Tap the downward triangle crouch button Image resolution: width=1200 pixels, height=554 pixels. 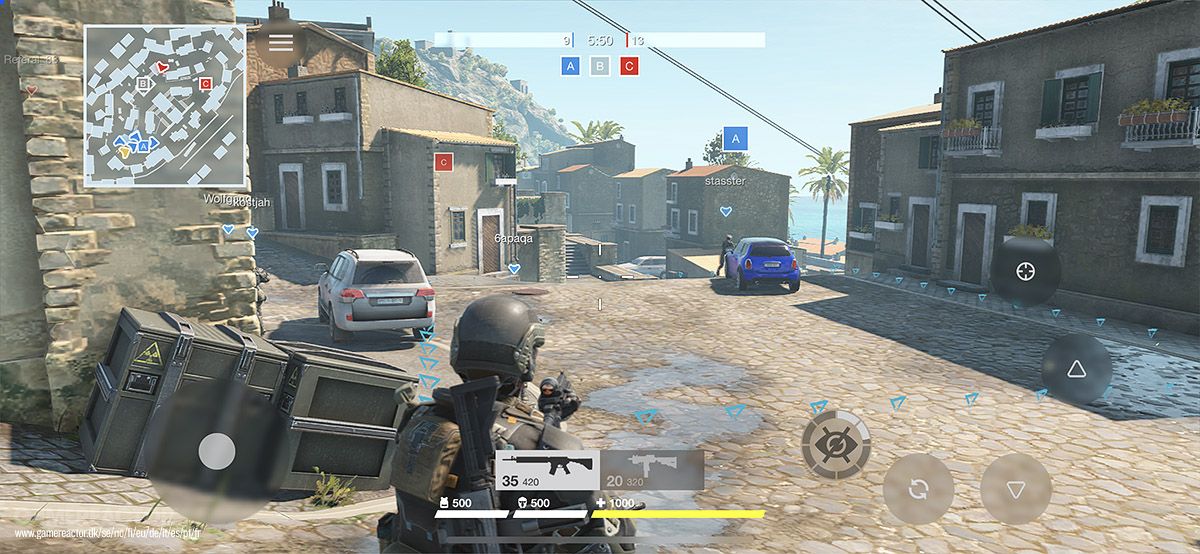coord(1015,489)
